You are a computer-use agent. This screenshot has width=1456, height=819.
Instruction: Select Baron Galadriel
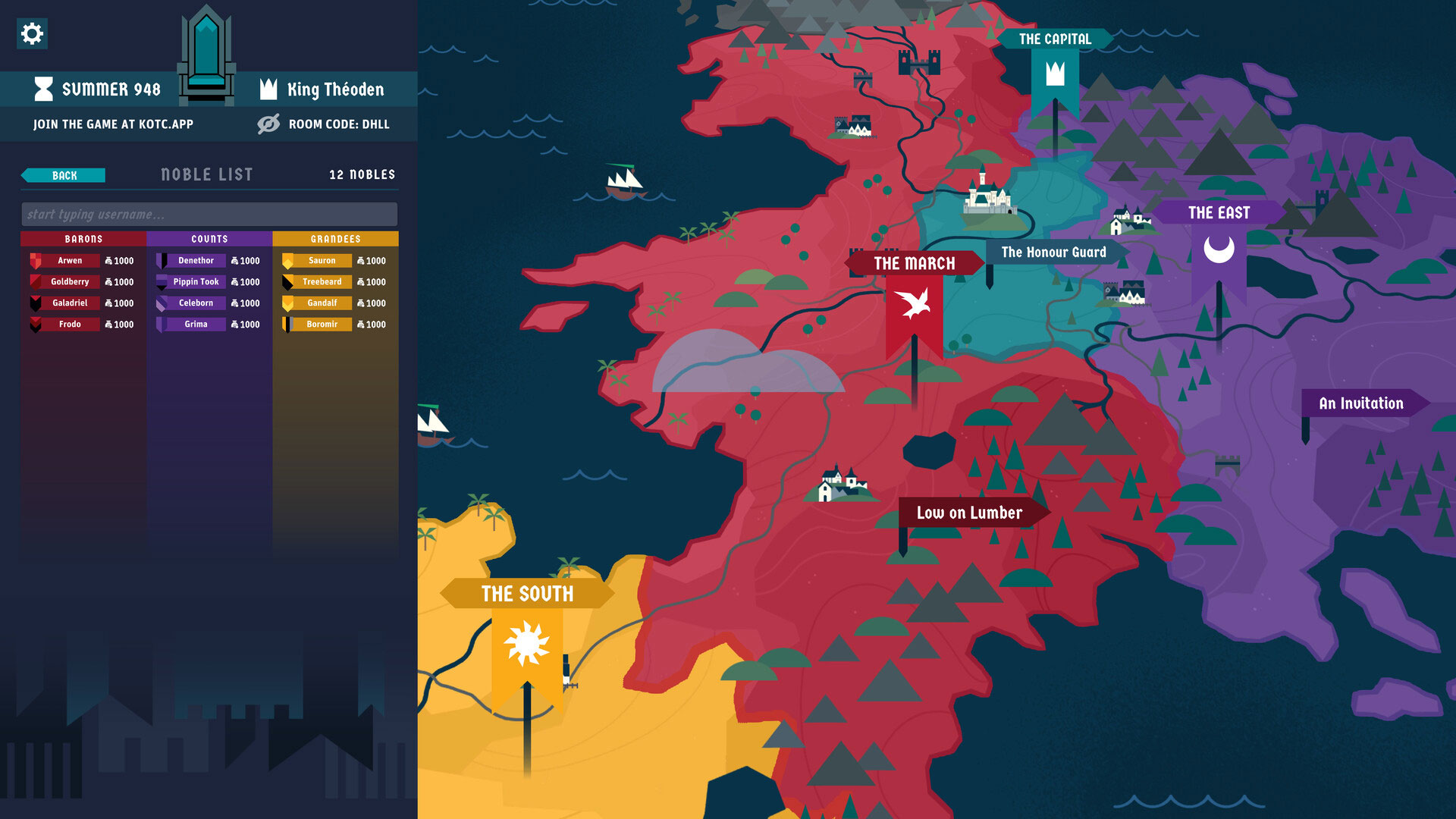[70, 303]
